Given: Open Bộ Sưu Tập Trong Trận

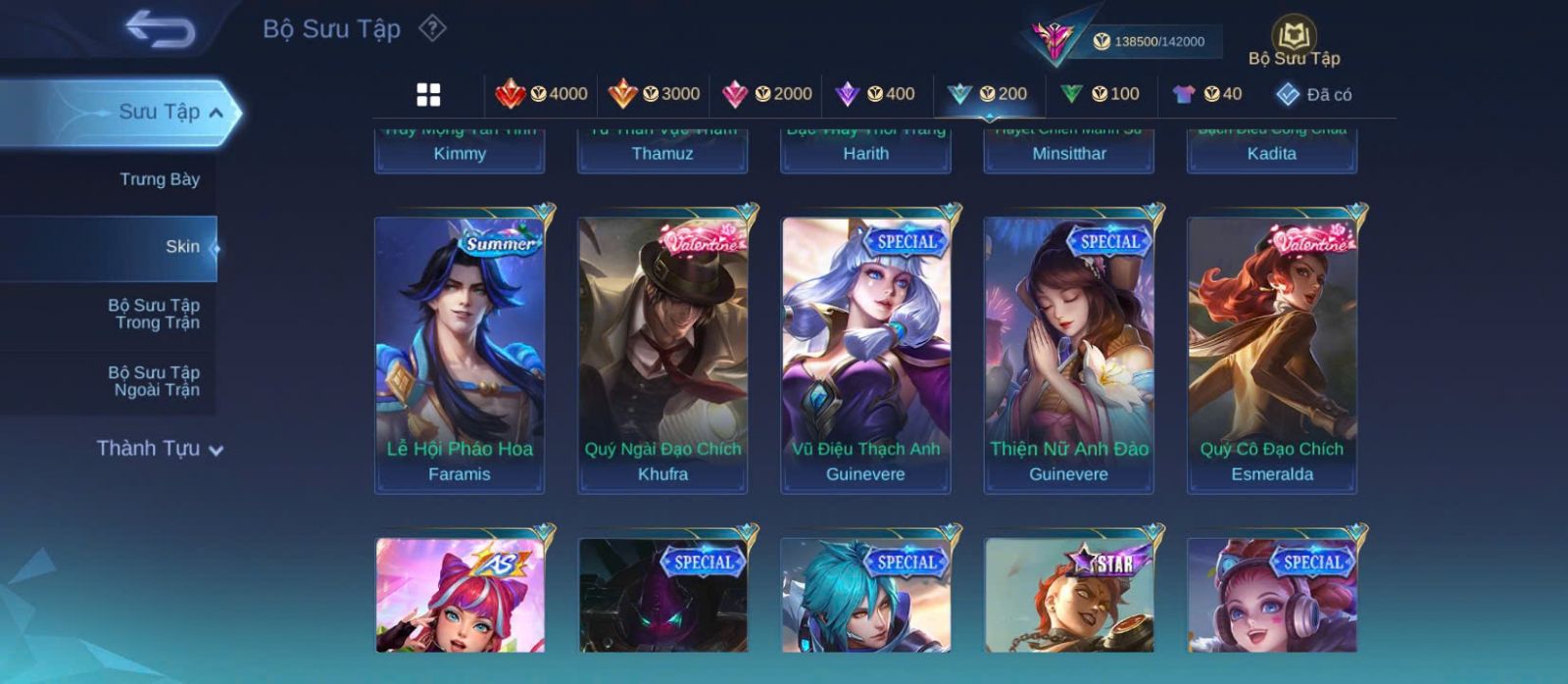Looking at the screenshot, I should click(155, 314).
